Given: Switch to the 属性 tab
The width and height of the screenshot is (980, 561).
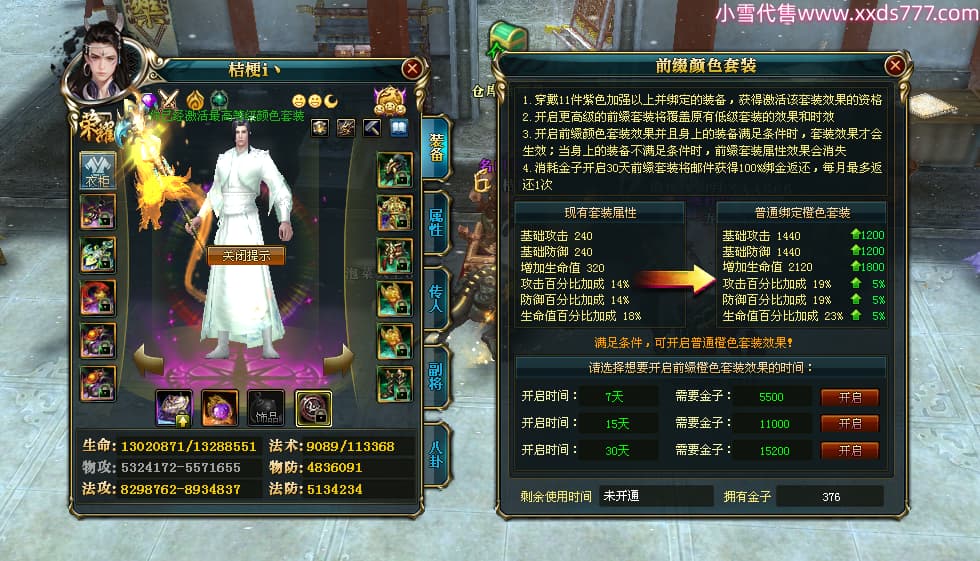Looking at the screenshot, I should tap(436, 222).
